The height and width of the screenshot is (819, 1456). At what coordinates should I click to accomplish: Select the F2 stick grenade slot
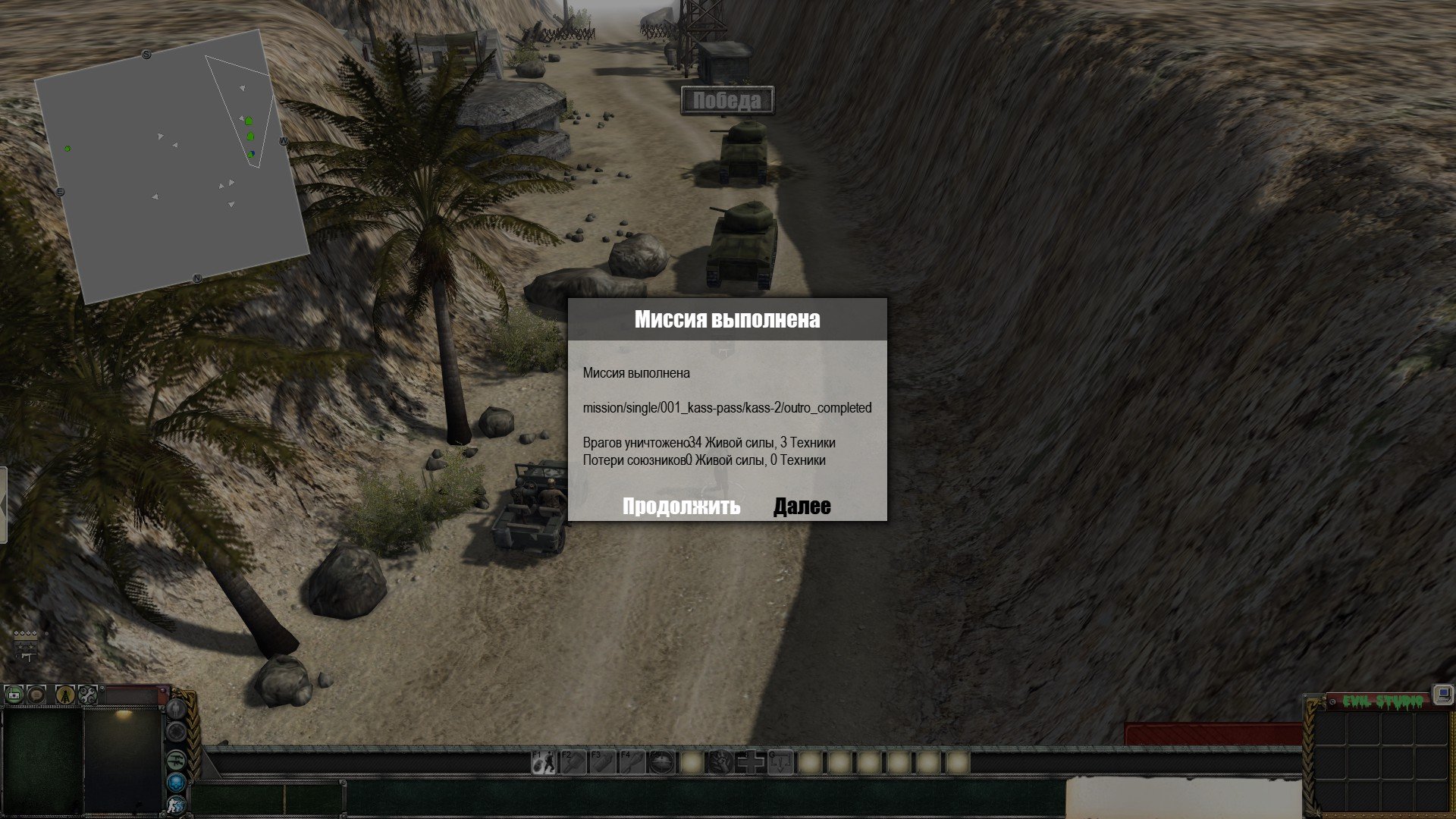[x=573, y=762]
